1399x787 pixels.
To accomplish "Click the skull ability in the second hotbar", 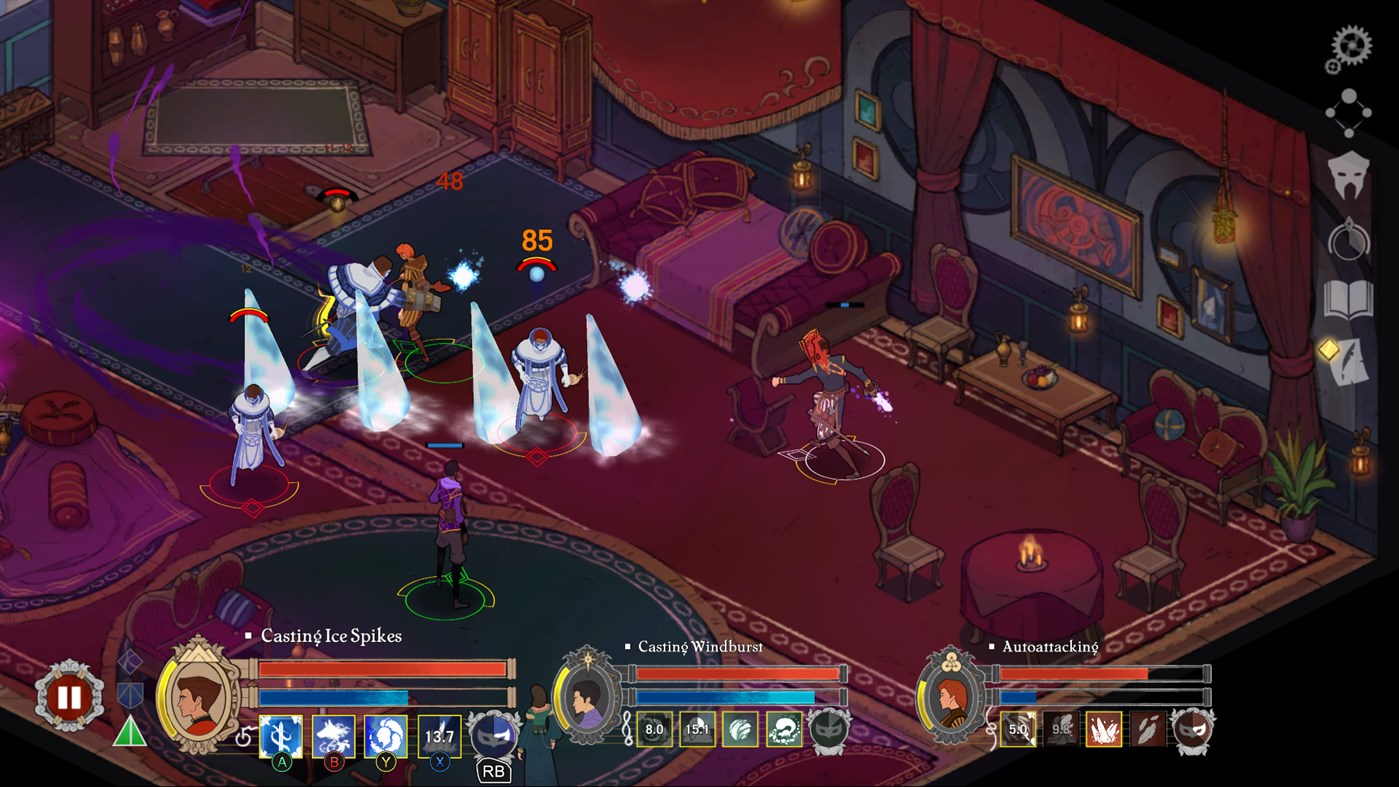I will pos(783,731).
